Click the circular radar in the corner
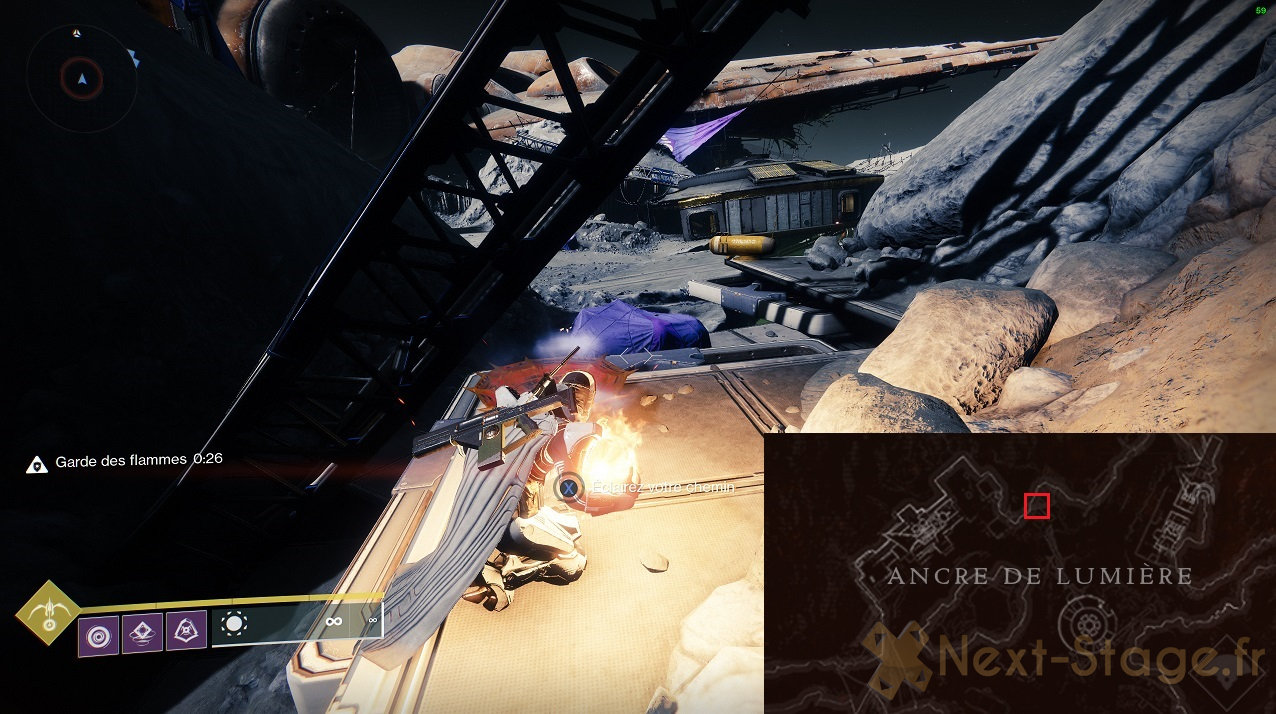The image size is (1276, 714). pos(81,78)
